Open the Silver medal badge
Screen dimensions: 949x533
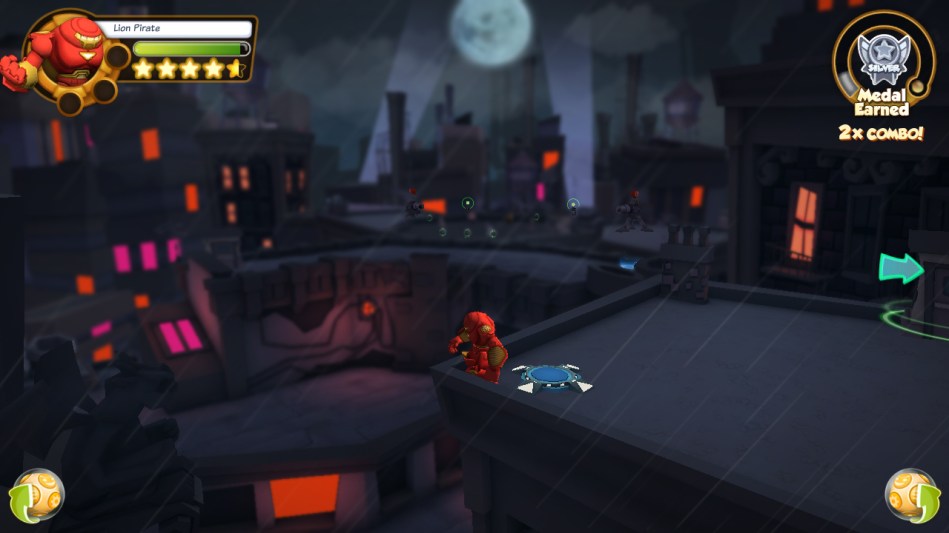pos(882,54)
